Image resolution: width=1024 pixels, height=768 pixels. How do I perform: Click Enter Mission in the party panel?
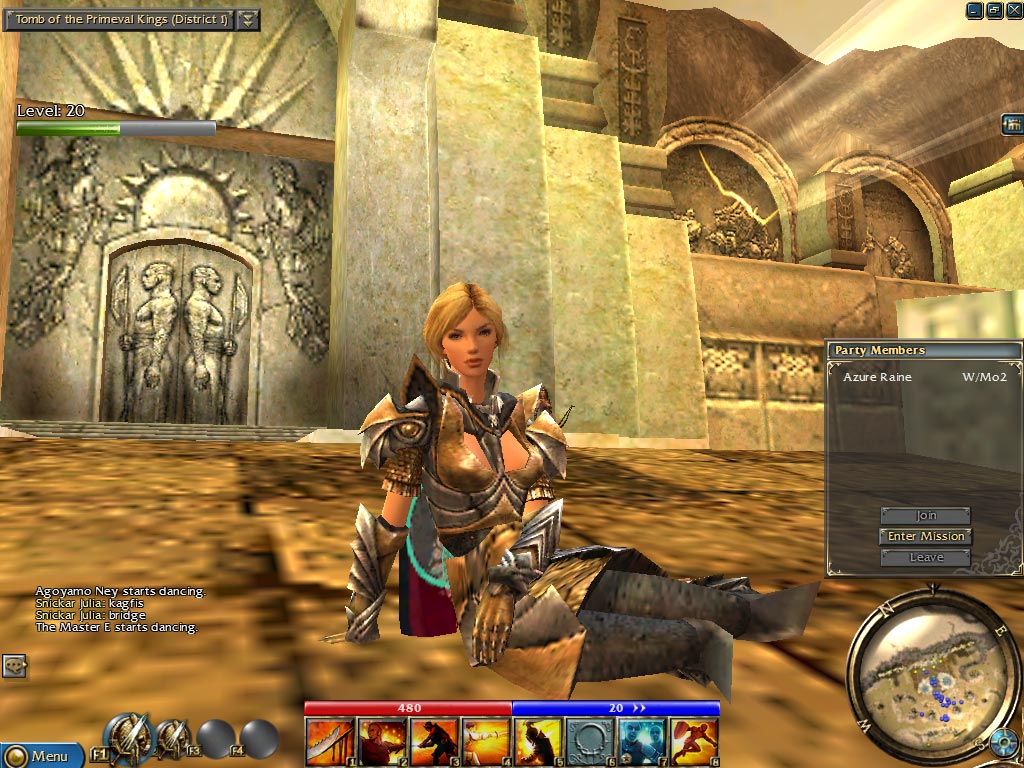(926, 536)
